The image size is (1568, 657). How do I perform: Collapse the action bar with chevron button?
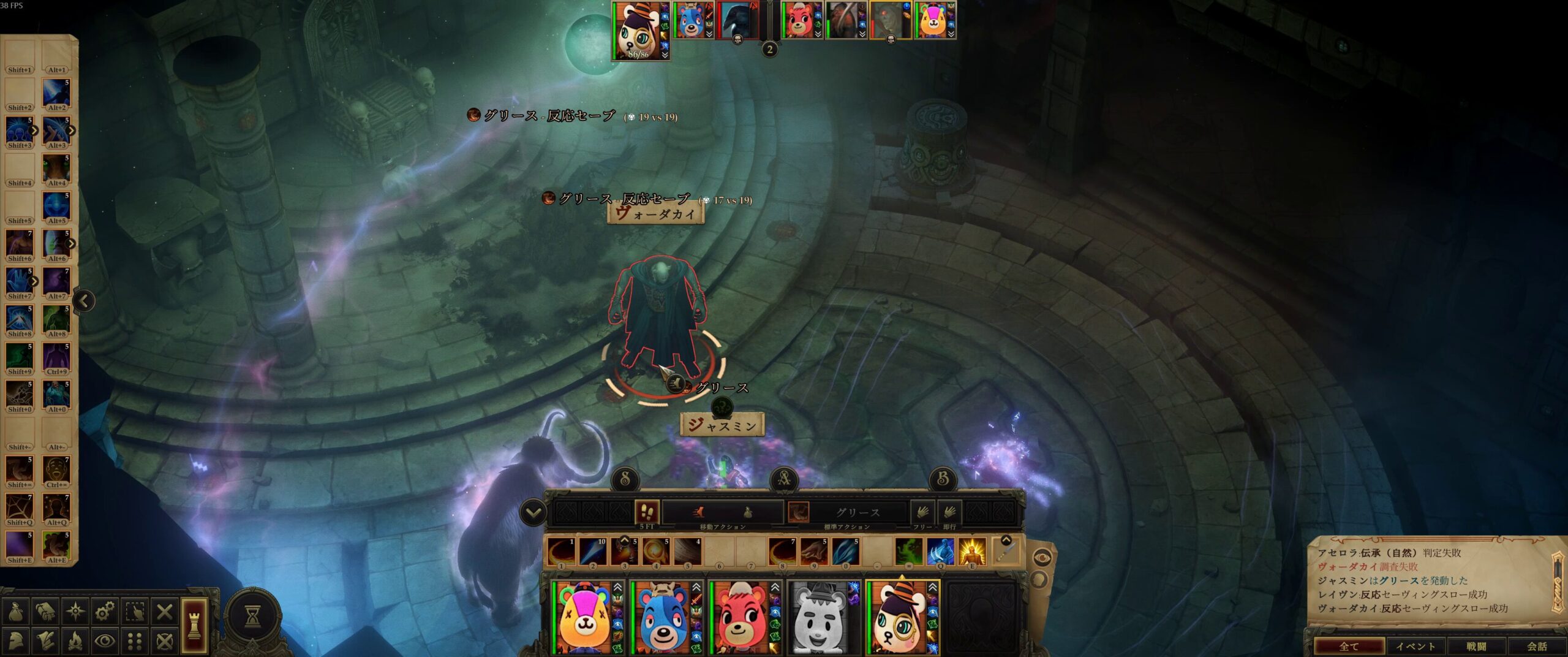tap(533, 512)
